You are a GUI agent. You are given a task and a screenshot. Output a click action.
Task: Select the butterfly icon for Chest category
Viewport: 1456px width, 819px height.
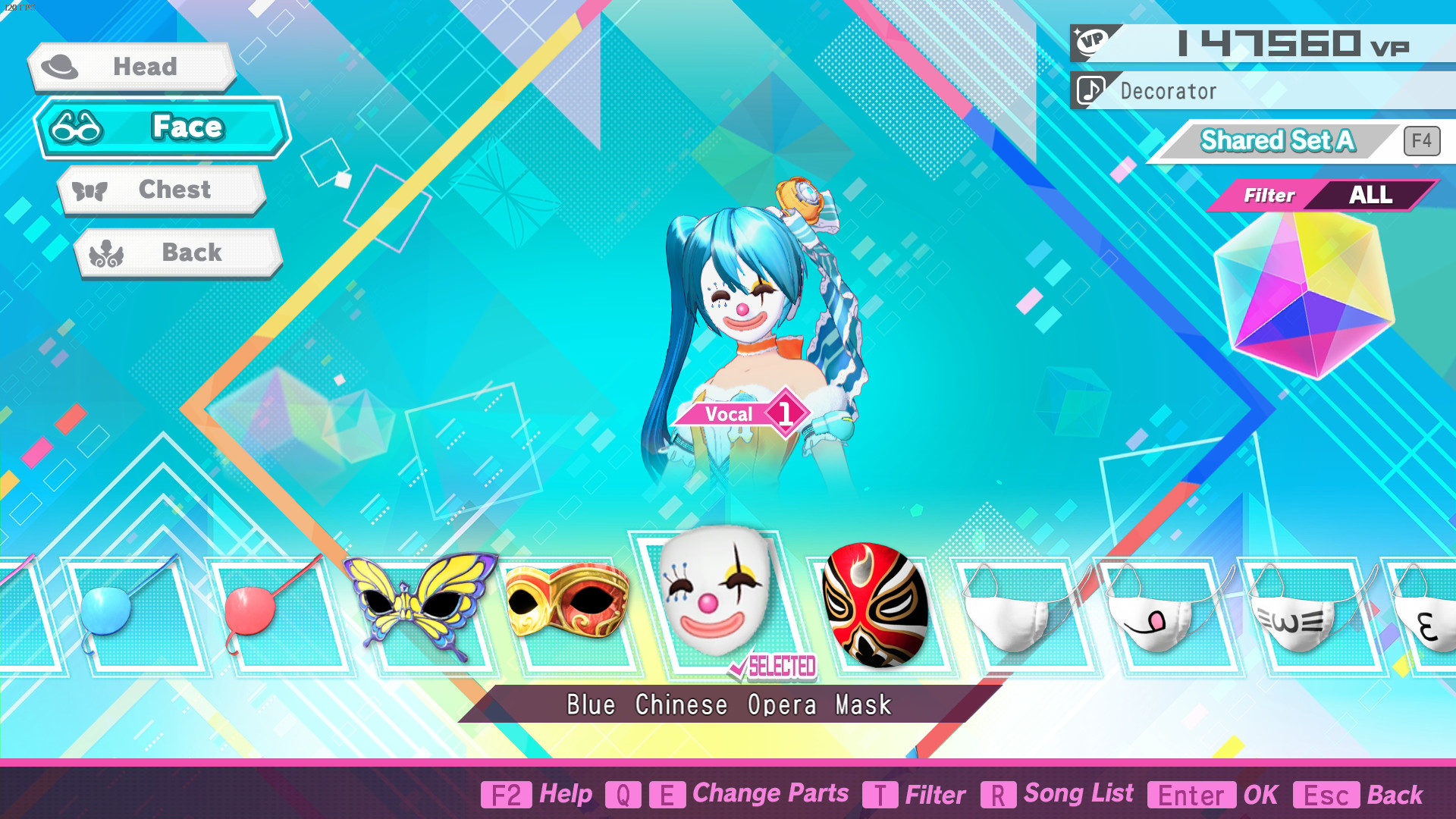(x=89, y=190)
